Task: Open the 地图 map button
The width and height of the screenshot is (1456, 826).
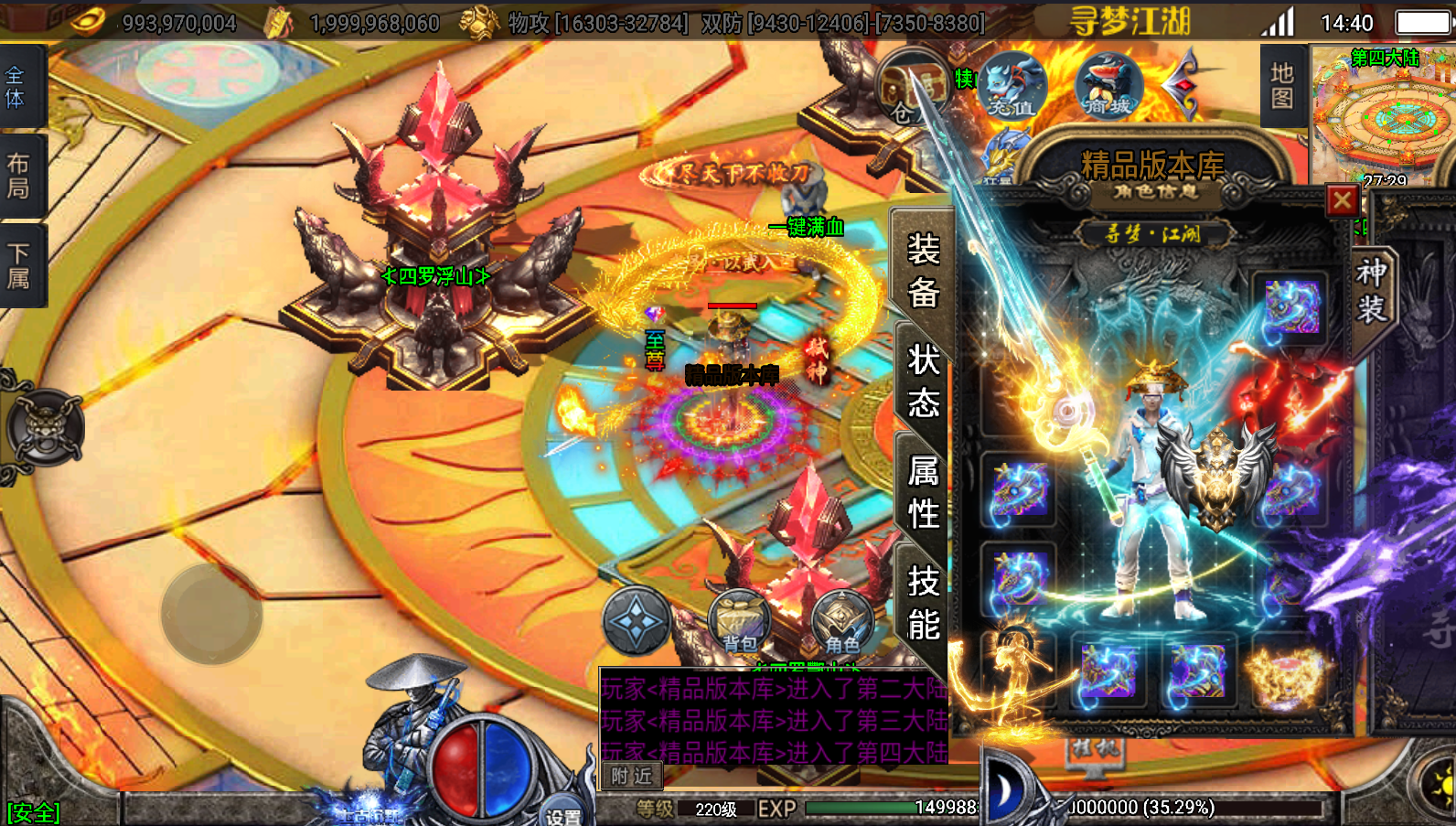Action: coord(1281,86)
